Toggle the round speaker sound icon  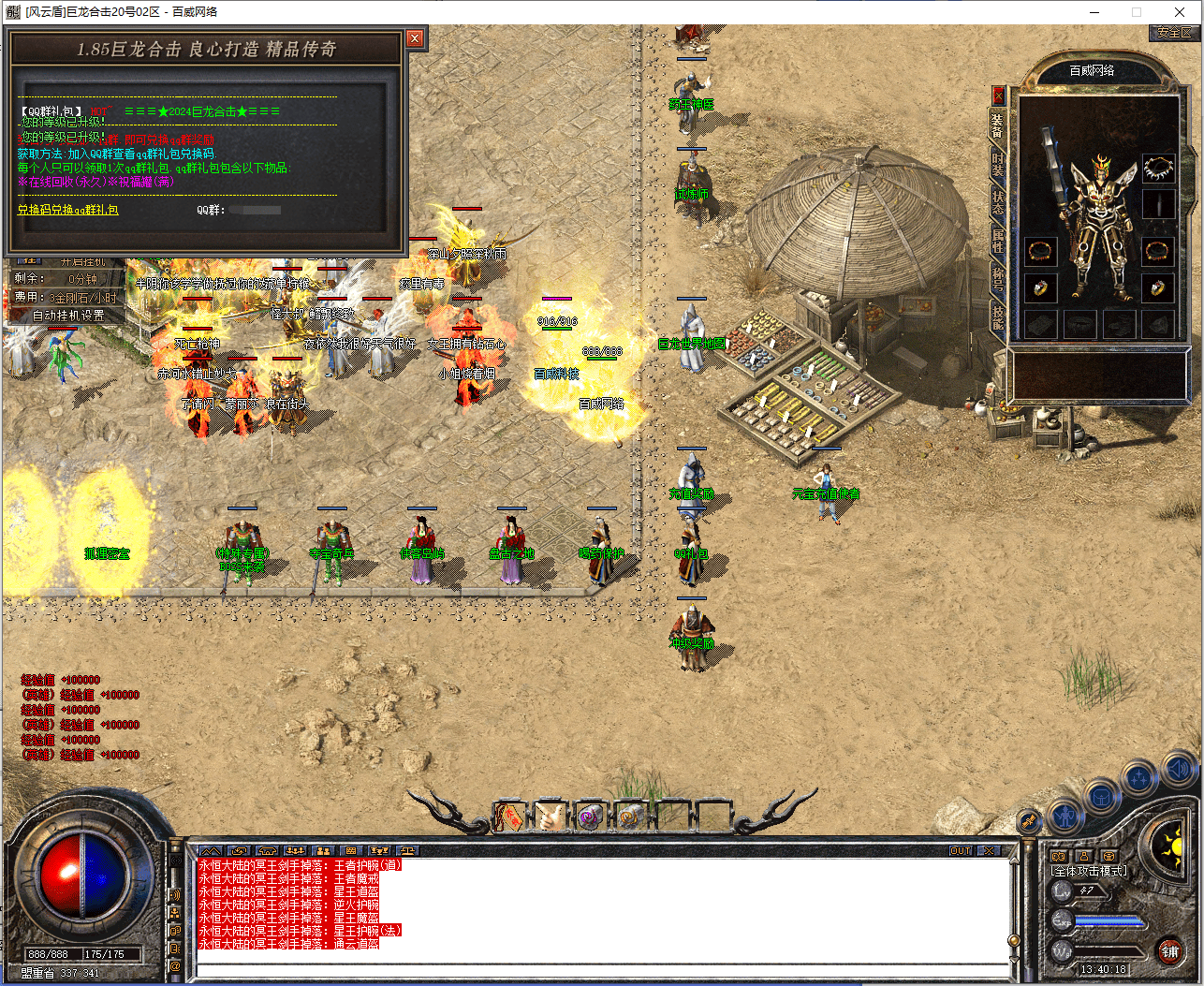click(1177, 772)
